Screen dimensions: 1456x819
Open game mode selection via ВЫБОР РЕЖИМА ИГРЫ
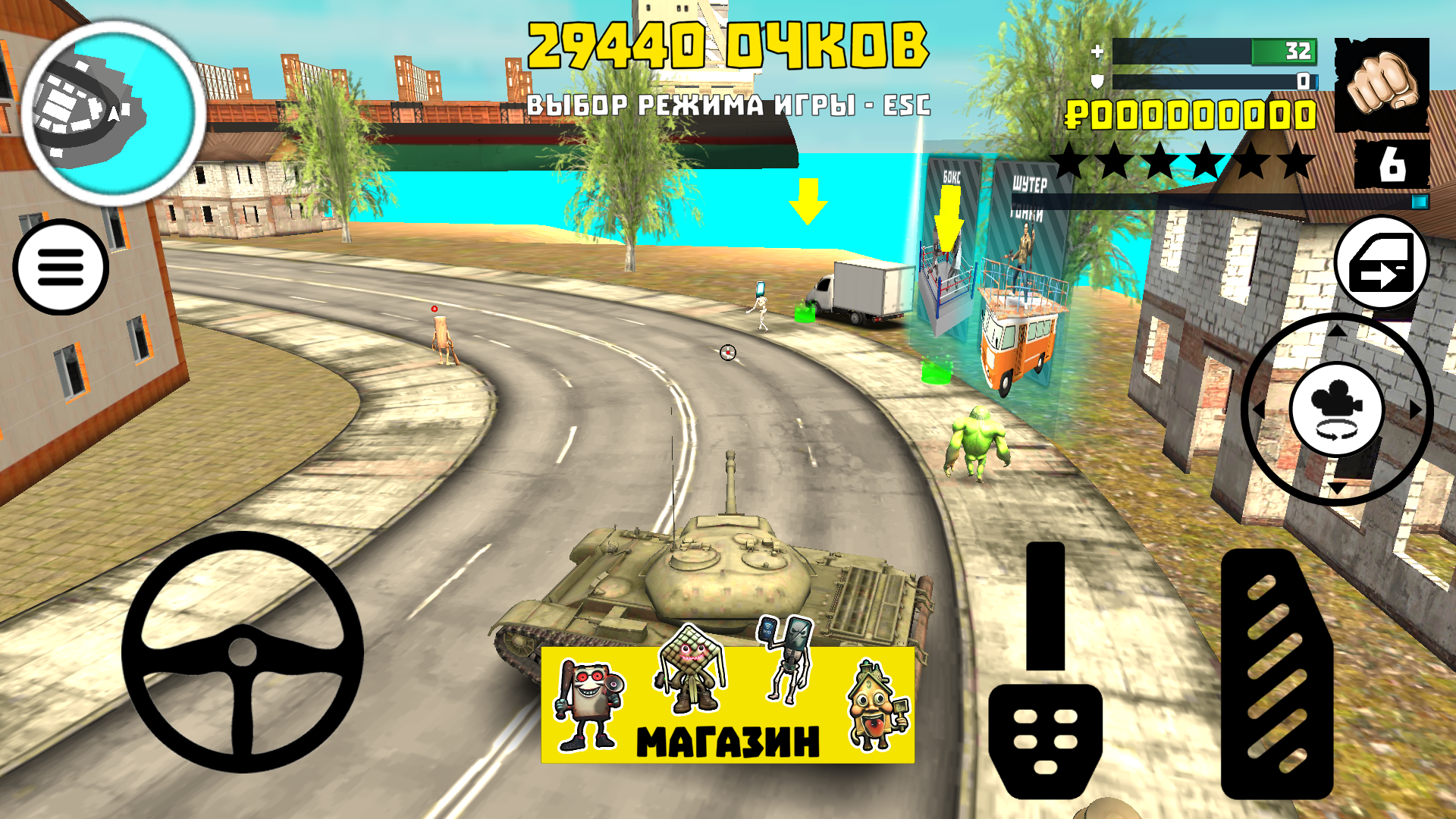[730, 106]
